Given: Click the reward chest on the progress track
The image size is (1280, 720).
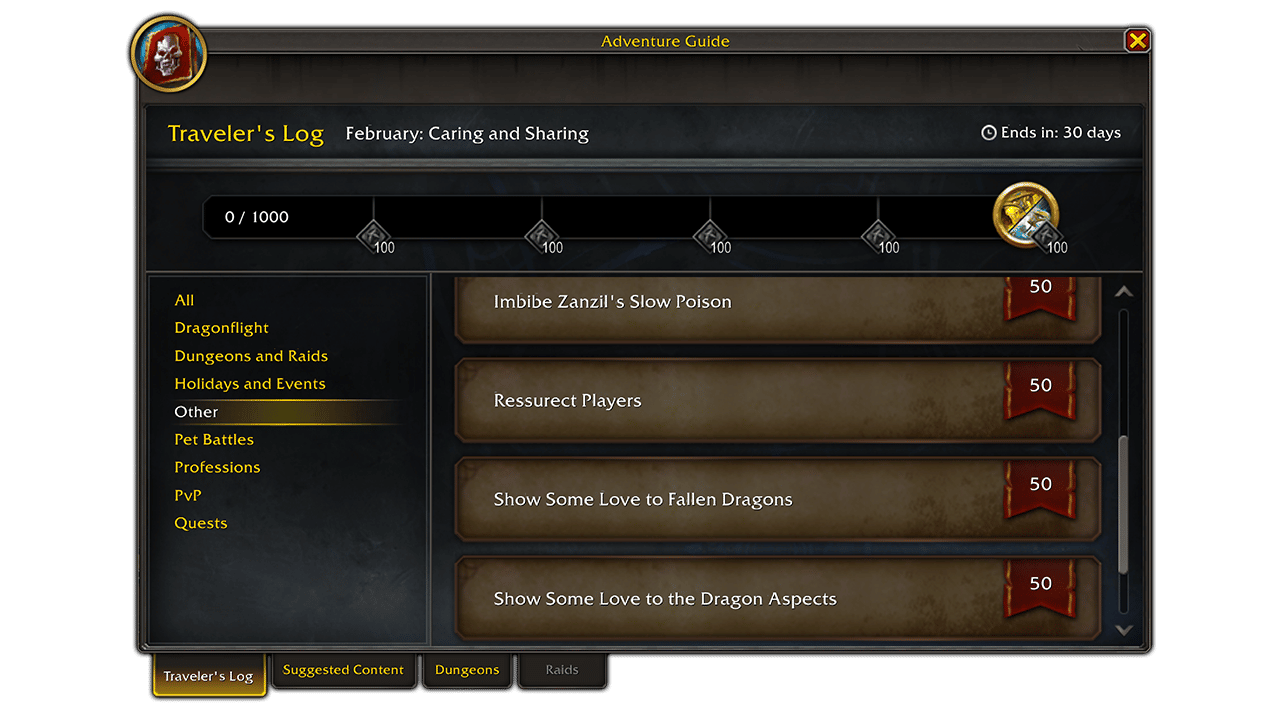Looking at the screenshot, I should pyautogui.click(x=1026, y=214).
